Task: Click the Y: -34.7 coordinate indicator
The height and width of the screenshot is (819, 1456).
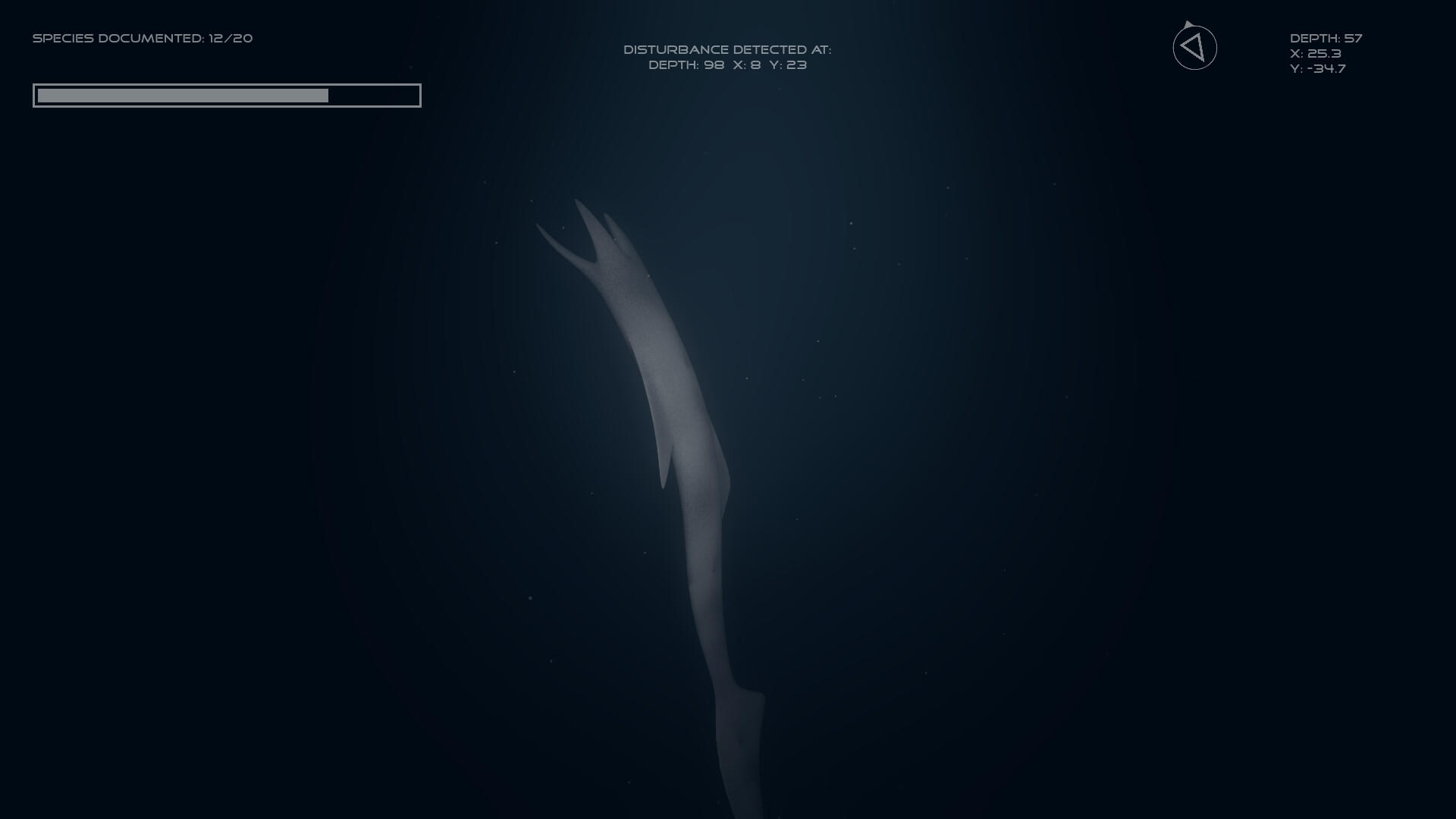Action: (1317, 68)
